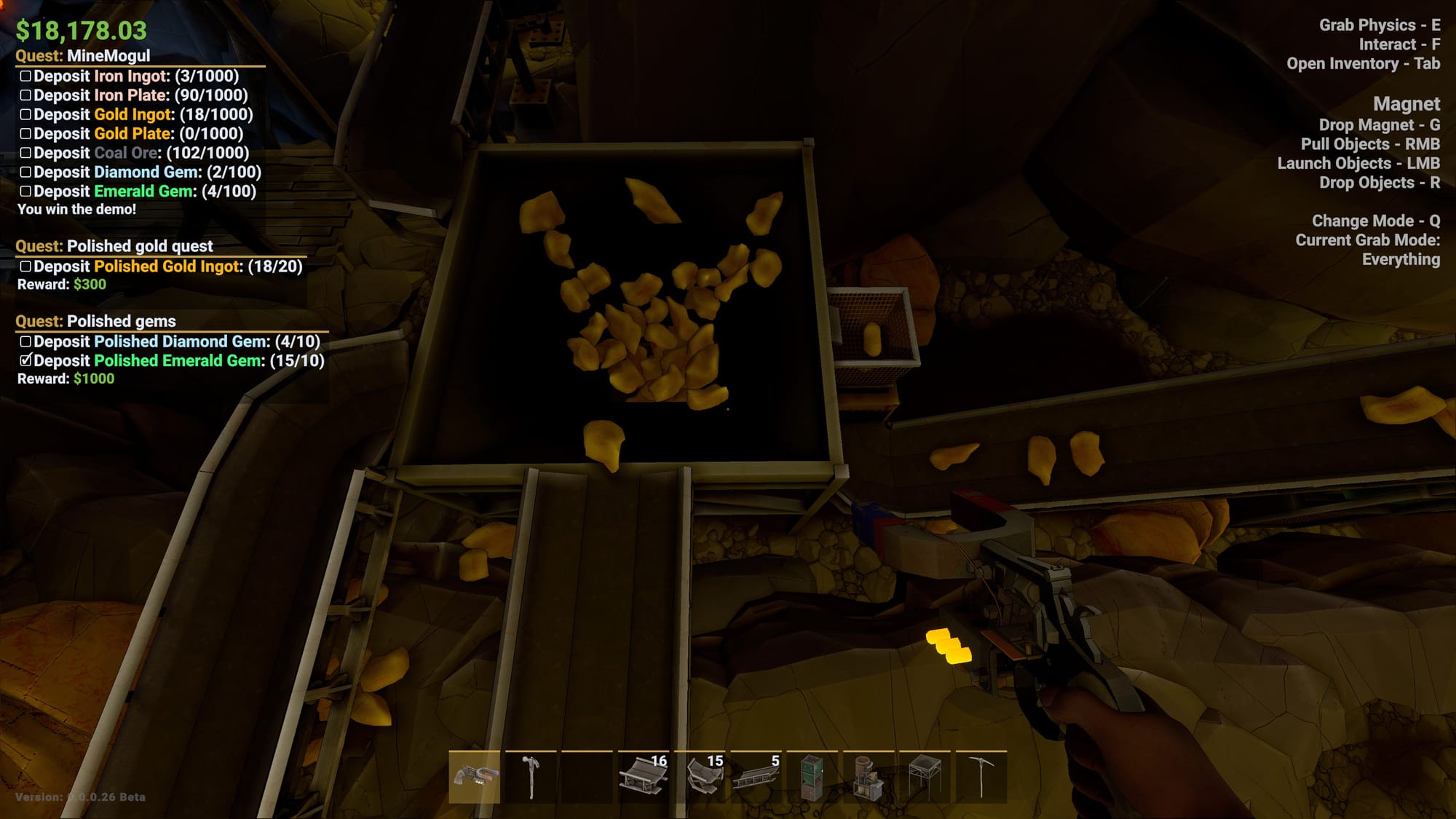Viewport: 1456px width, 819px height.
Task: Pick the tall green machine slot
Action: click(812, 777)
